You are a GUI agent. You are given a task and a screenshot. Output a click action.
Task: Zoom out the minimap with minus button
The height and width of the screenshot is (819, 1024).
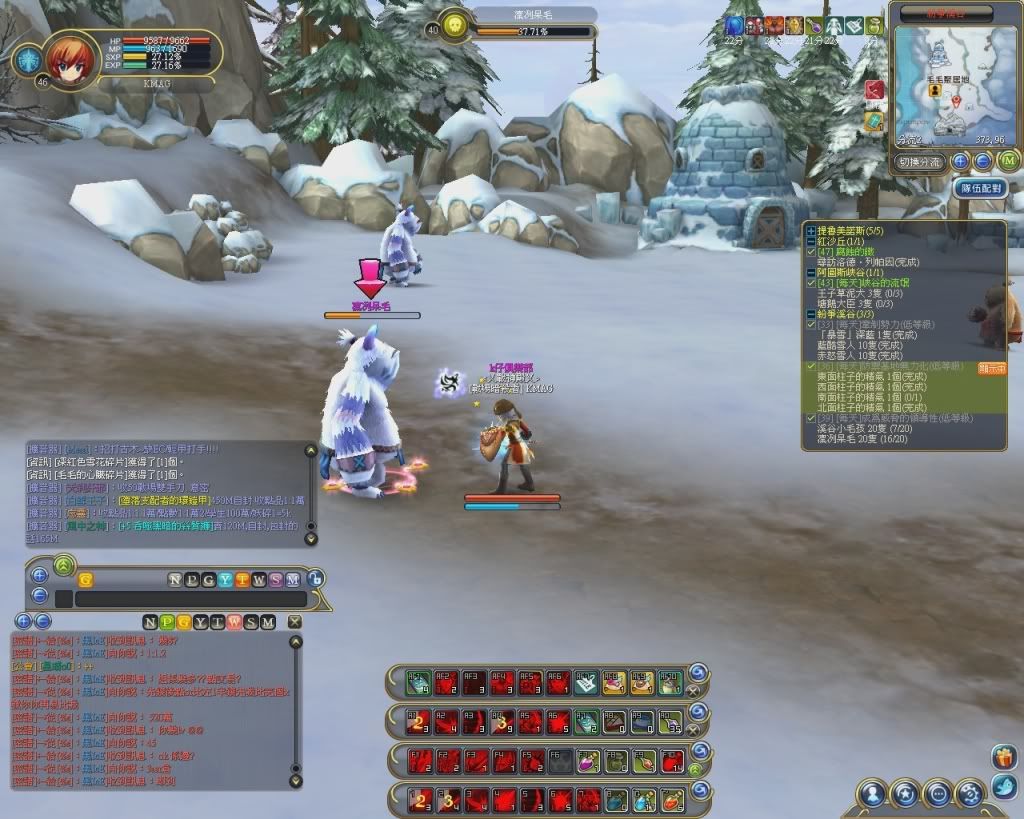(983, 161)
